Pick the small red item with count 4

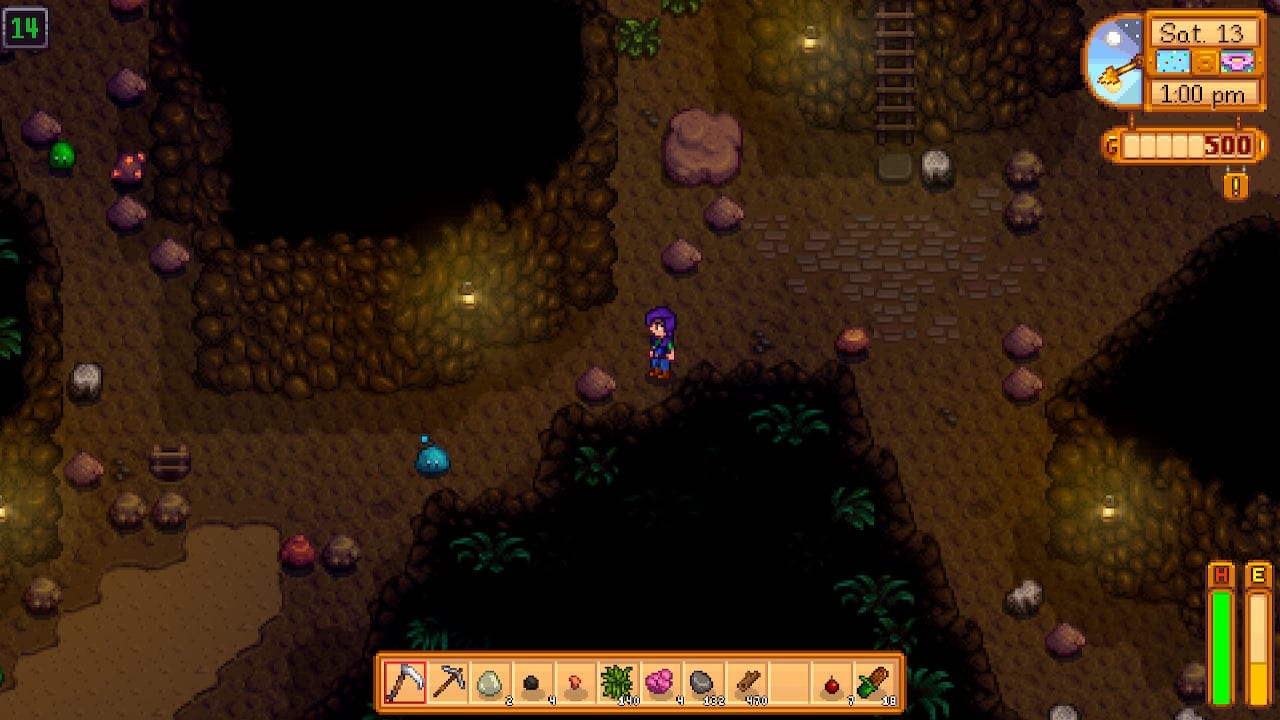pos(576,683)
